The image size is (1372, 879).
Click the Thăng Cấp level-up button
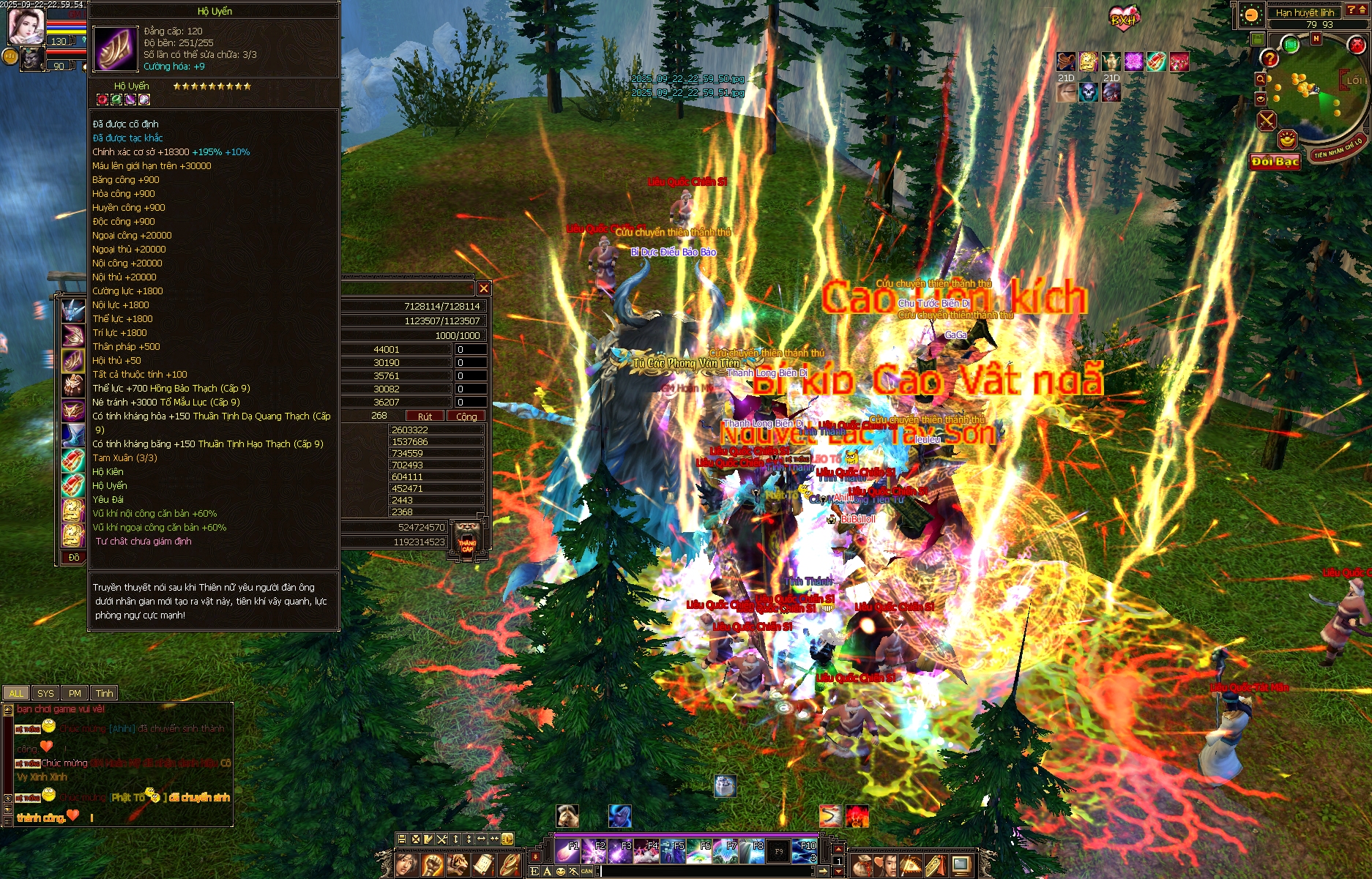coord(467,541)
